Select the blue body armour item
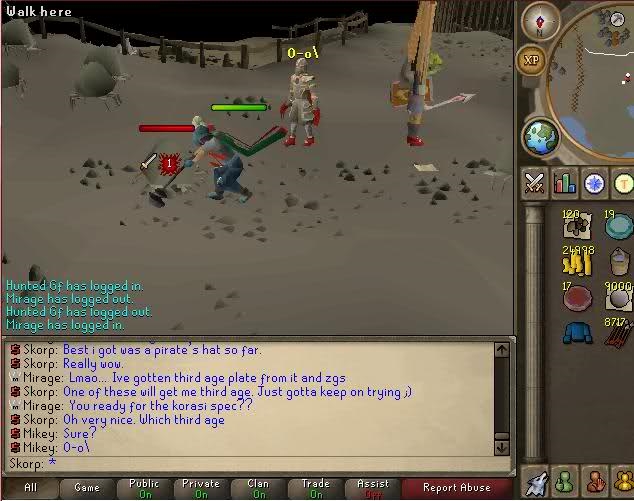This screenshot has height=501, width=634. [577, 332]
